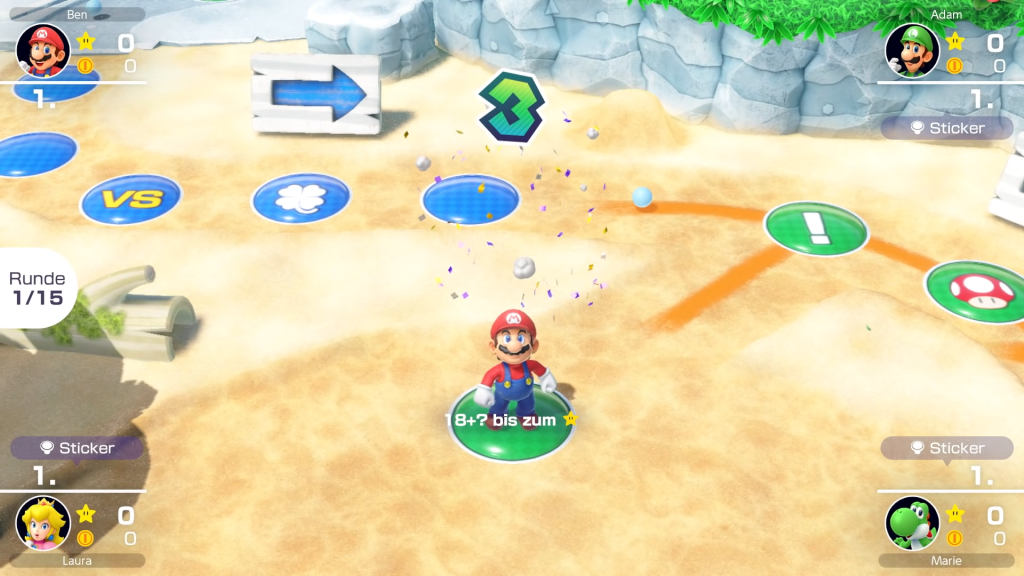Click the Runde 1/15 round indicator
The height and width of the screenshot is (576, 1024).
pos(37,288)
